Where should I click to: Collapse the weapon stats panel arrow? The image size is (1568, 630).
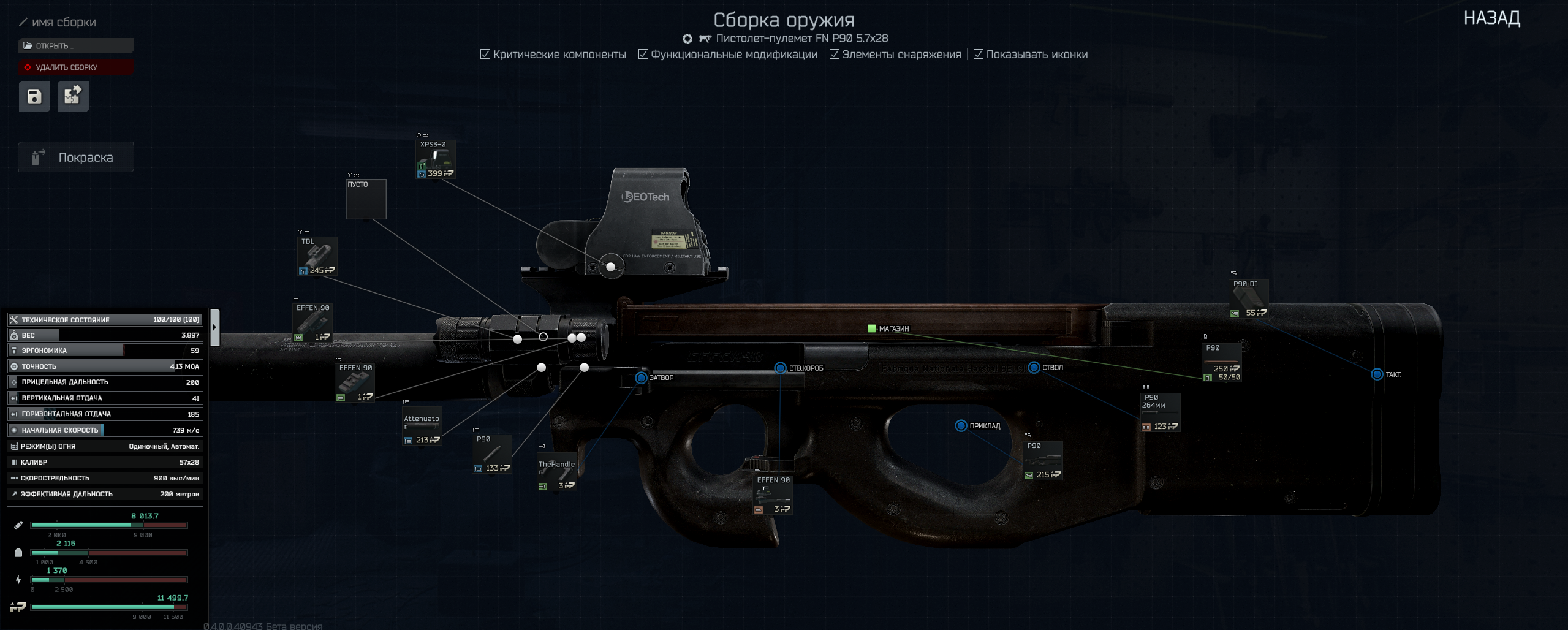pos(214,327)
